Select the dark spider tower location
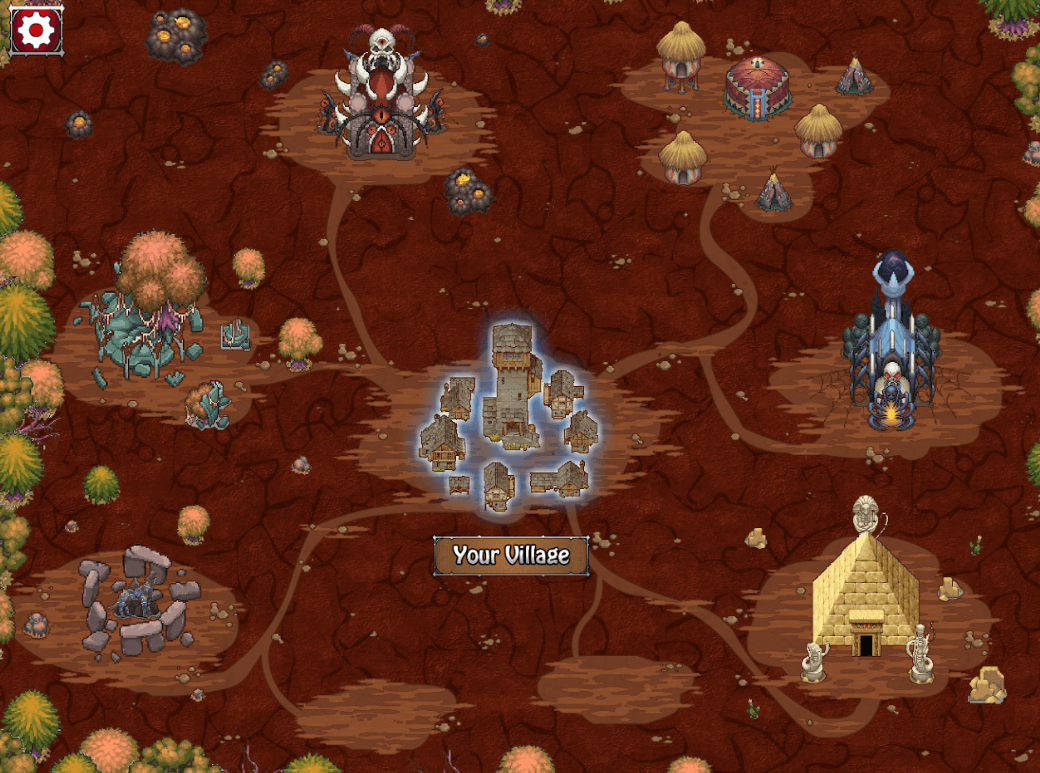 [x=889, y=352]
